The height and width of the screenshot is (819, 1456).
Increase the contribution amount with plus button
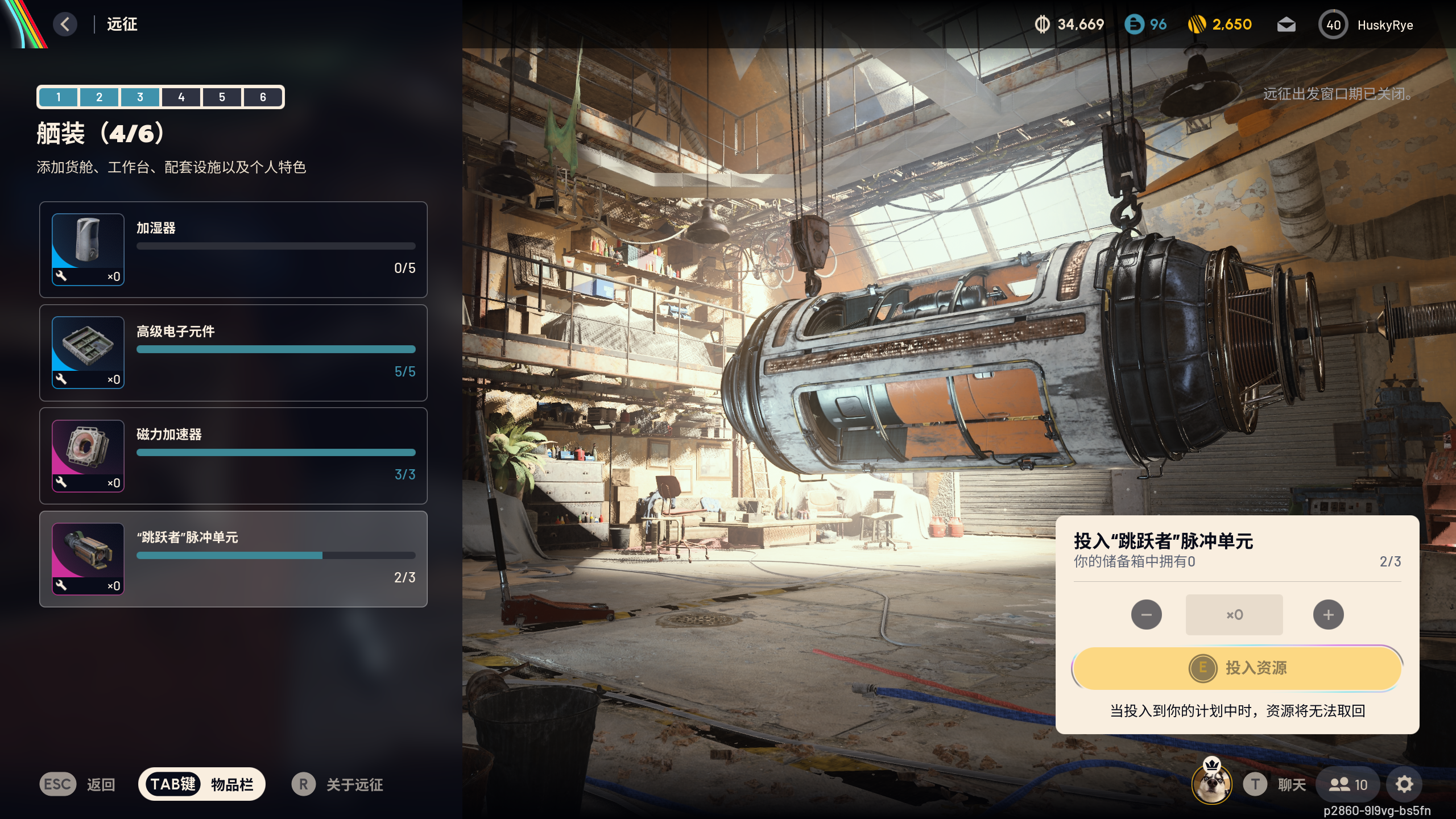pyautogui.click(x=1328, y=615)
